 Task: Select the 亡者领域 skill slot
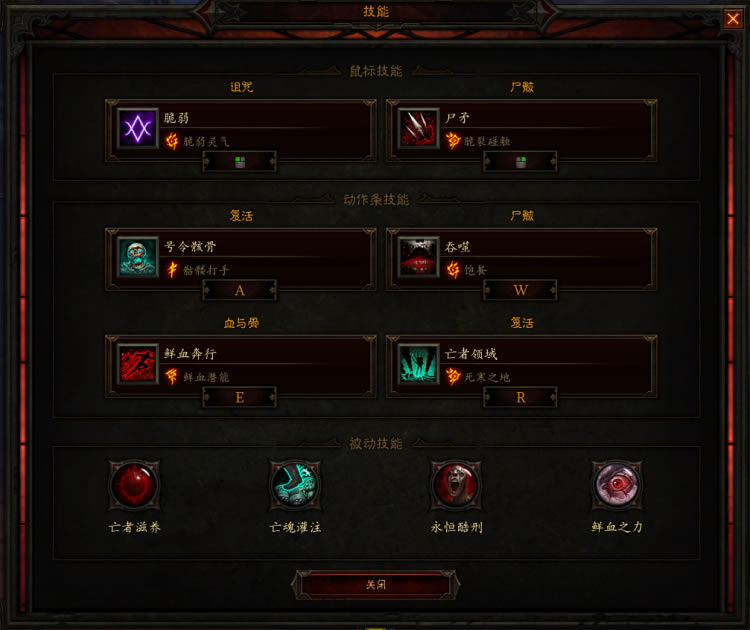pyautogui.click(x=521, y=366)
